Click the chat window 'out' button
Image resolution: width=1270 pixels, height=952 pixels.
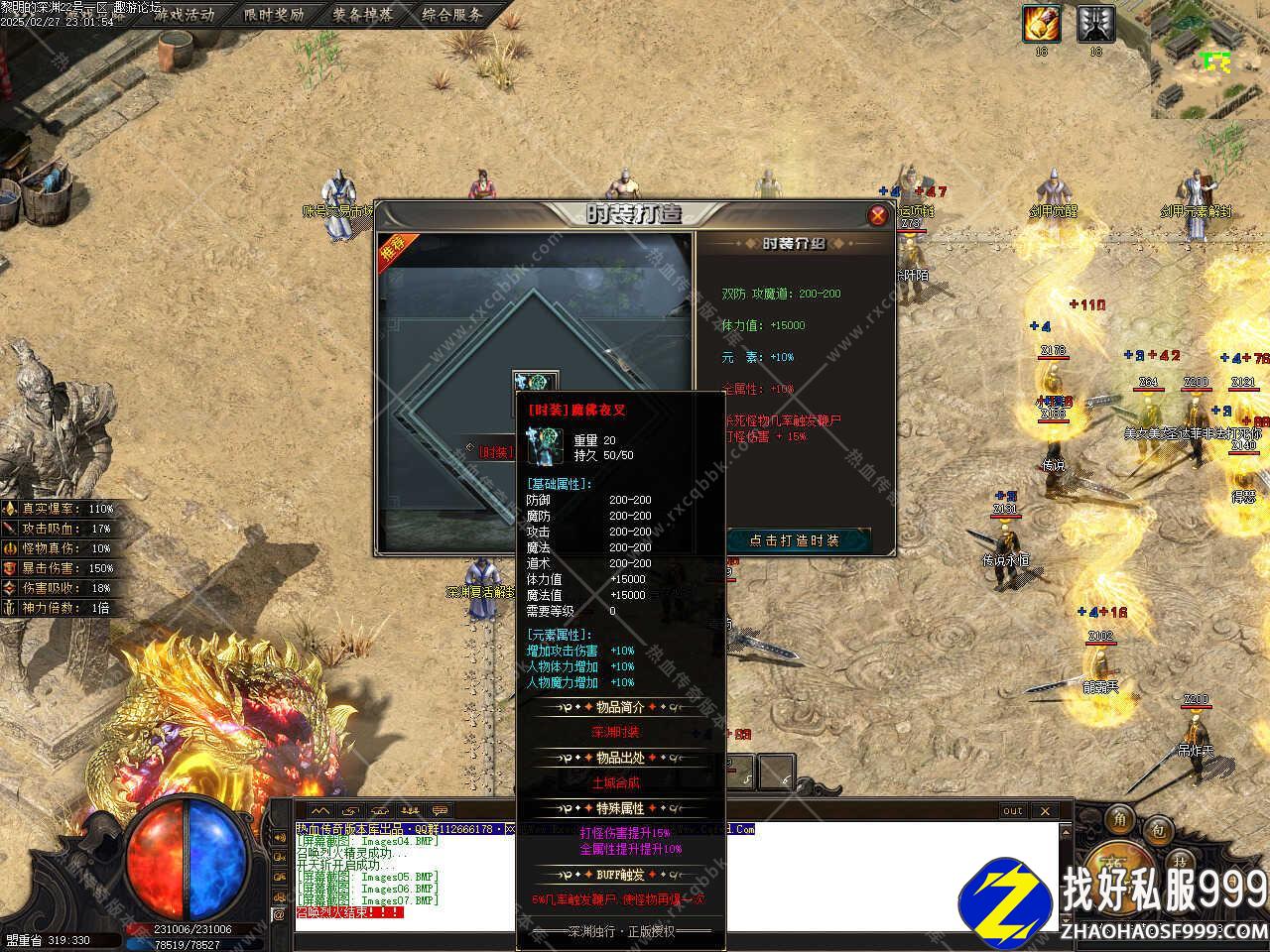pyautogui.click(x=1012, y=811)
